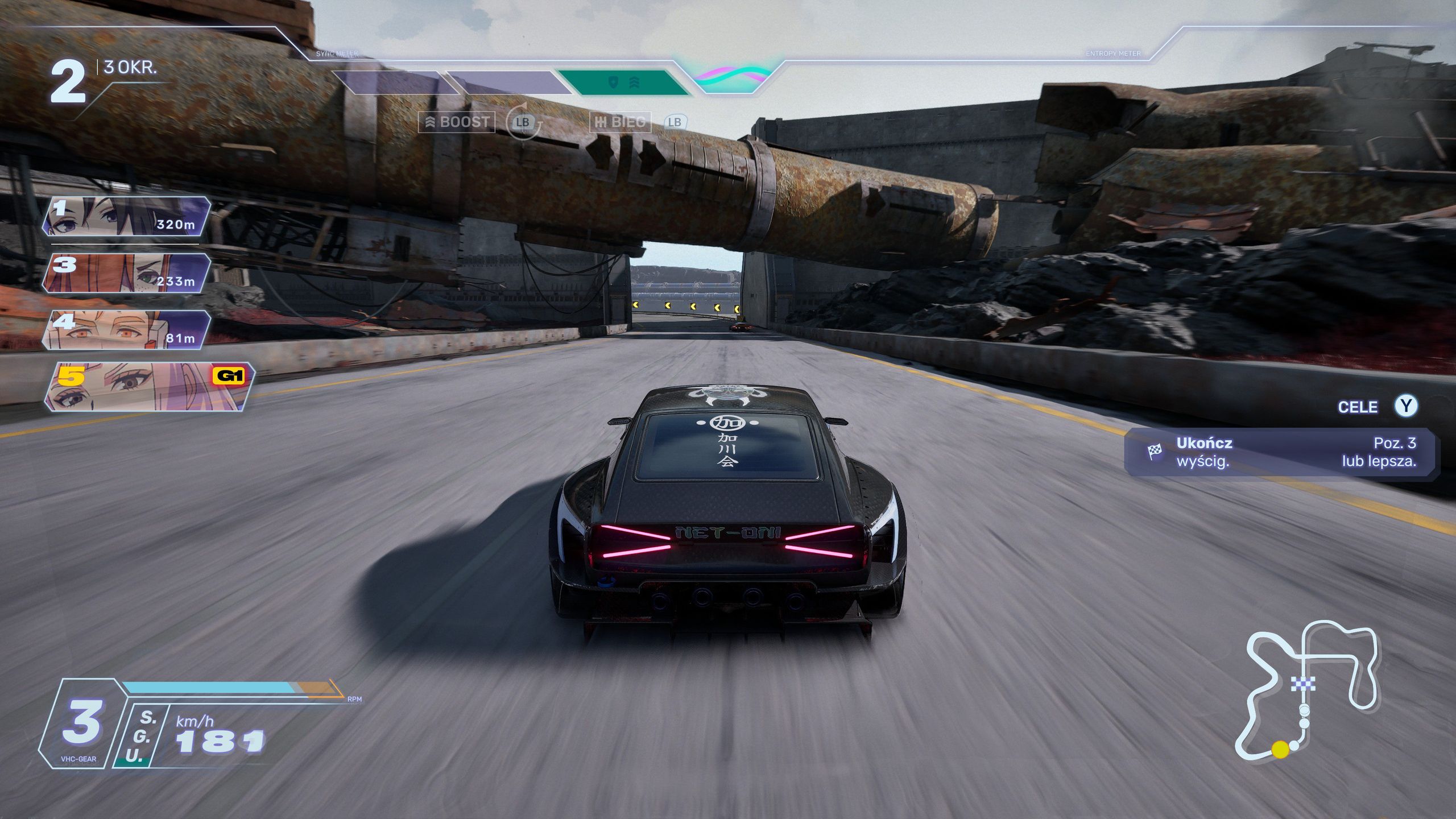
Task: Select the third-place racer showing 233m
Action: (x=126, y=273)
